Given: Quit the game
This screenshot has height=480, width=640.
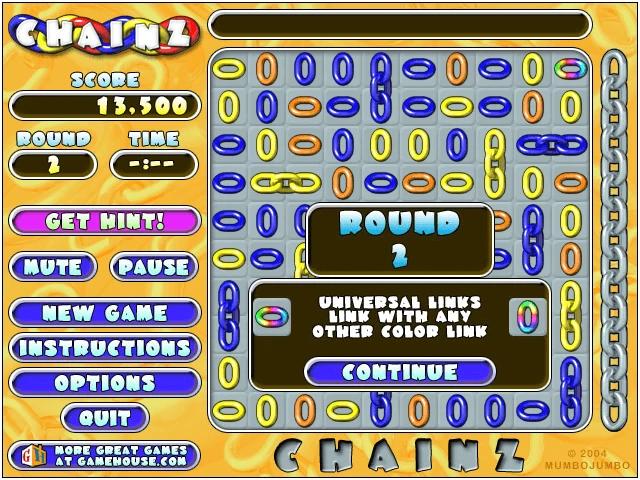Looking at the screenshot, I should (x=104, y=418).
